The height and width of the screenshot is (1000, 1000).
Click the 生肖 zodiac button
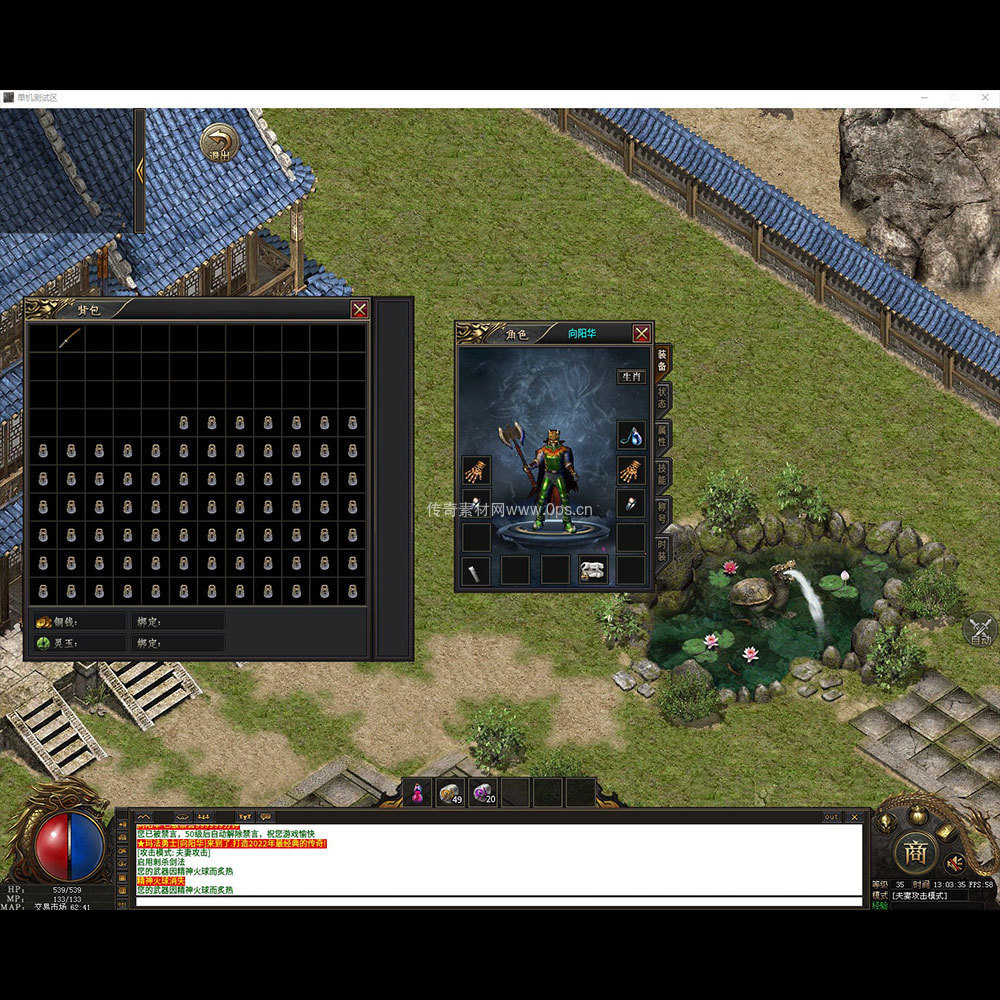631,377
